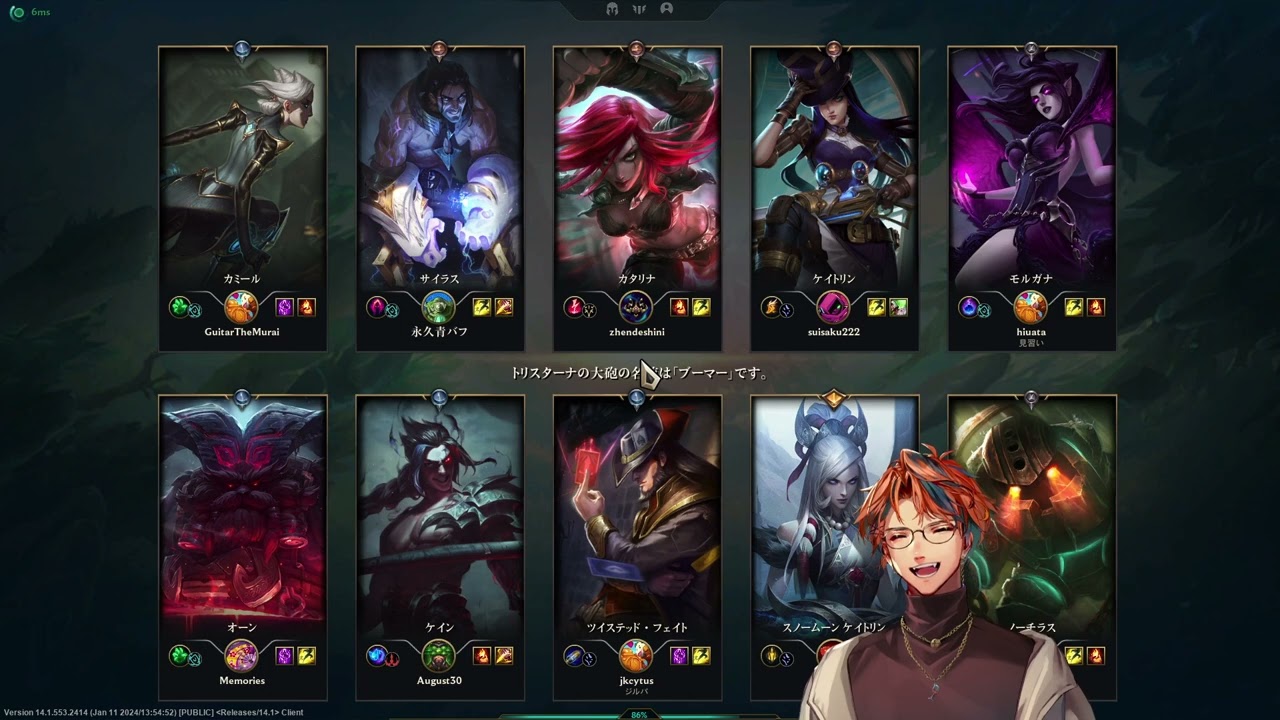Screen dimensions: 1280x720
Task: Click hiuata's Ignite summoner spell icon
Action: pyautogui.click(x=1095, y=307)
